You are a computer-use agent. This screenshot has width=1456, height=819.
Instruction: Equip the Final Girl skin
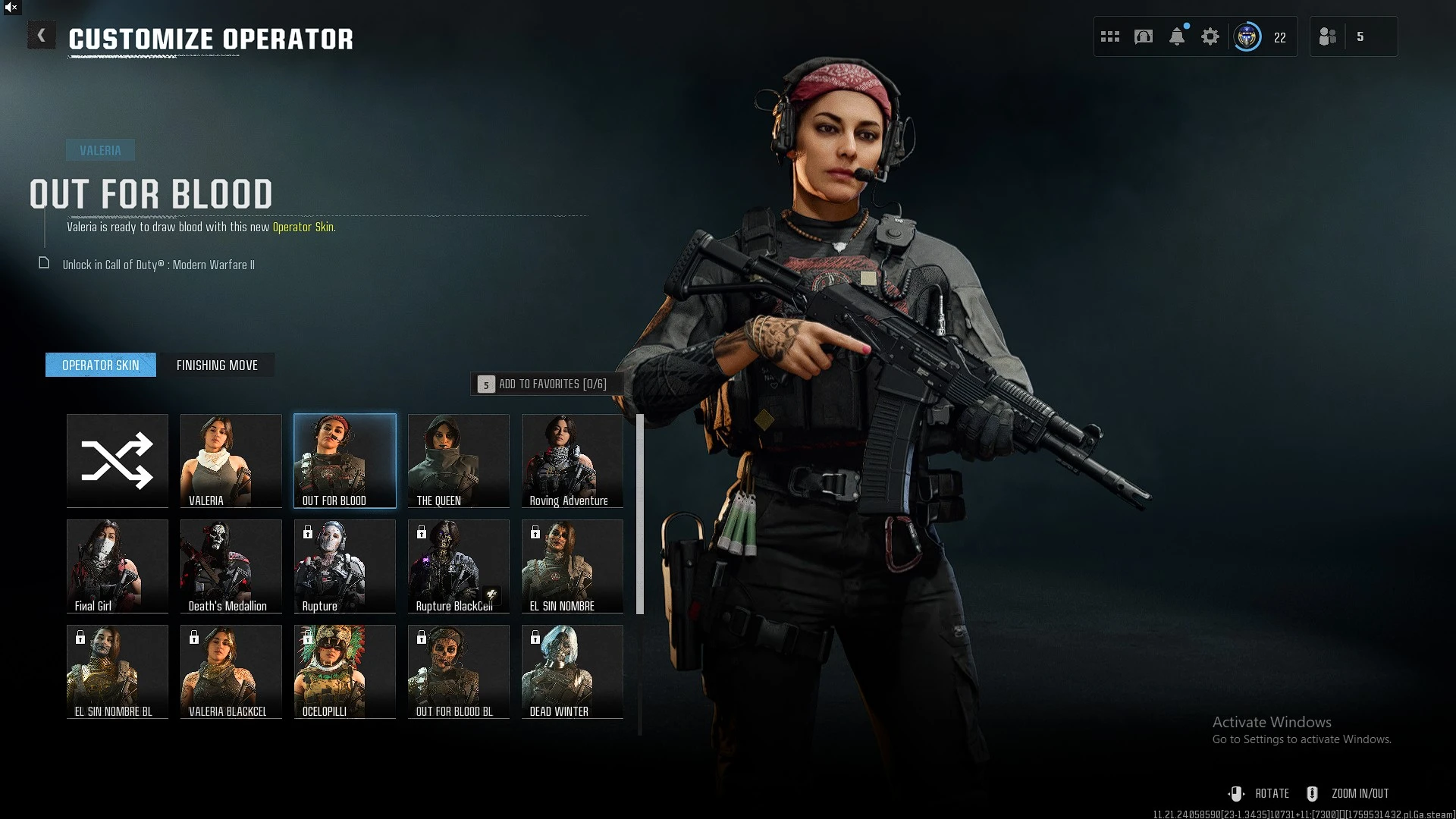point(118,566)
